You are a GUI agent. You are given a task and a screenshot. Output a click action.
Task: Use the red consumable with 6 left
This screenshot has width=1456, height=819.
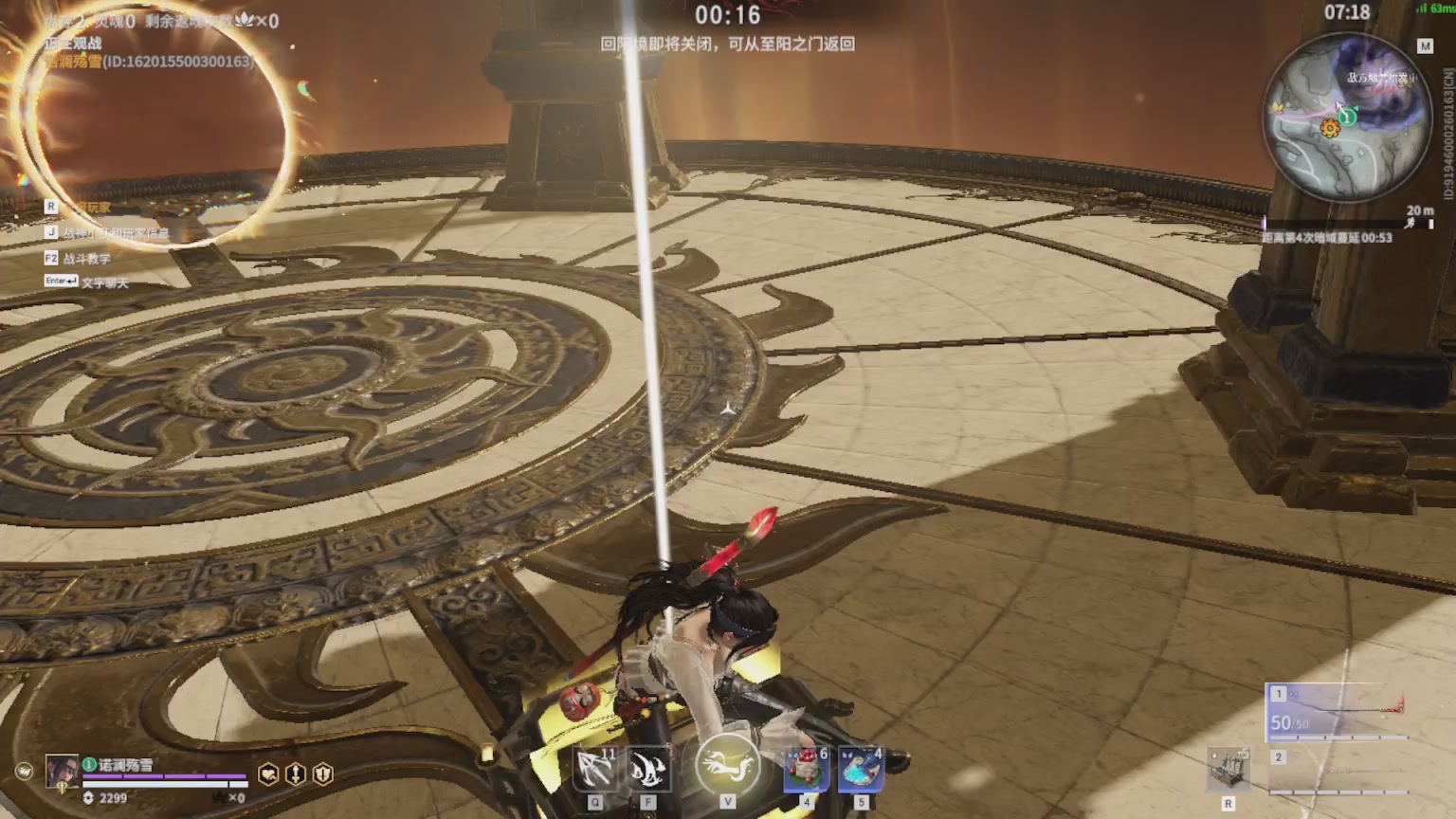[x=807, y=769]
